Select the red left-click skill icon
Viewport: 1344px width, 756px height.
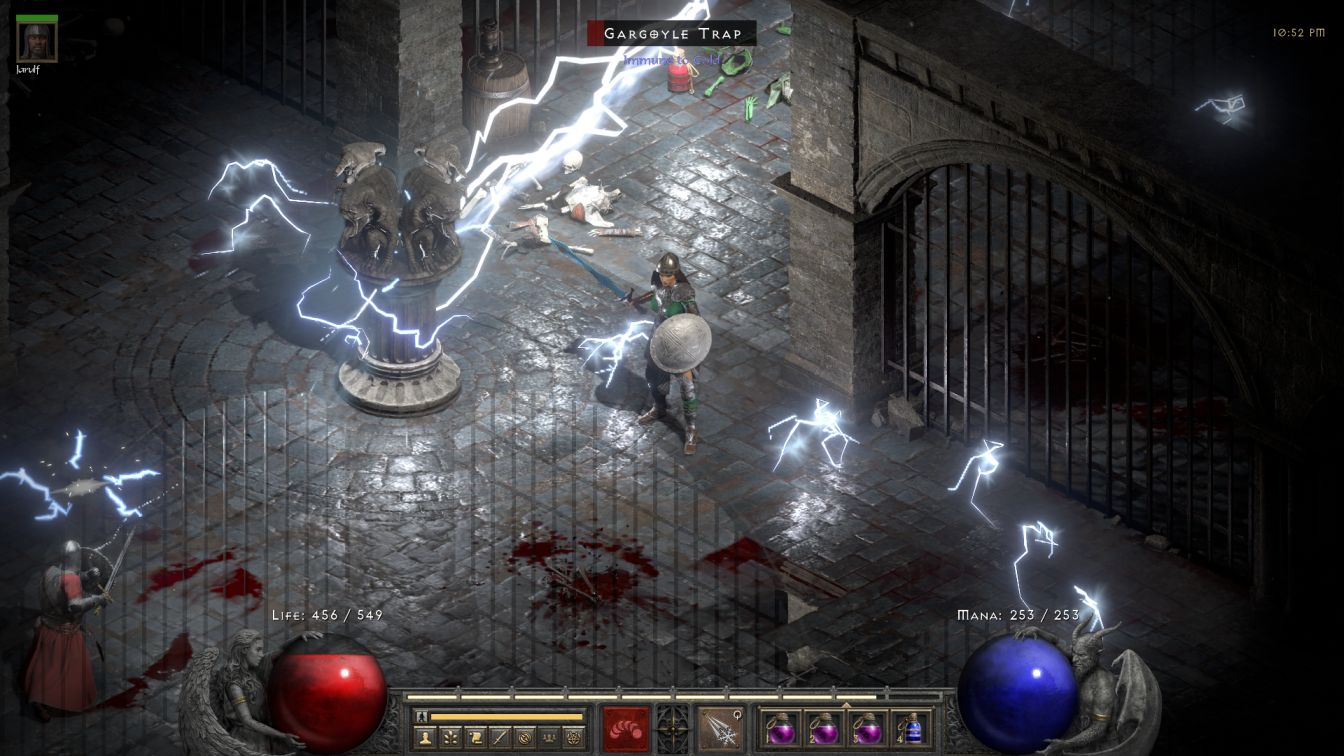[626, 728]
